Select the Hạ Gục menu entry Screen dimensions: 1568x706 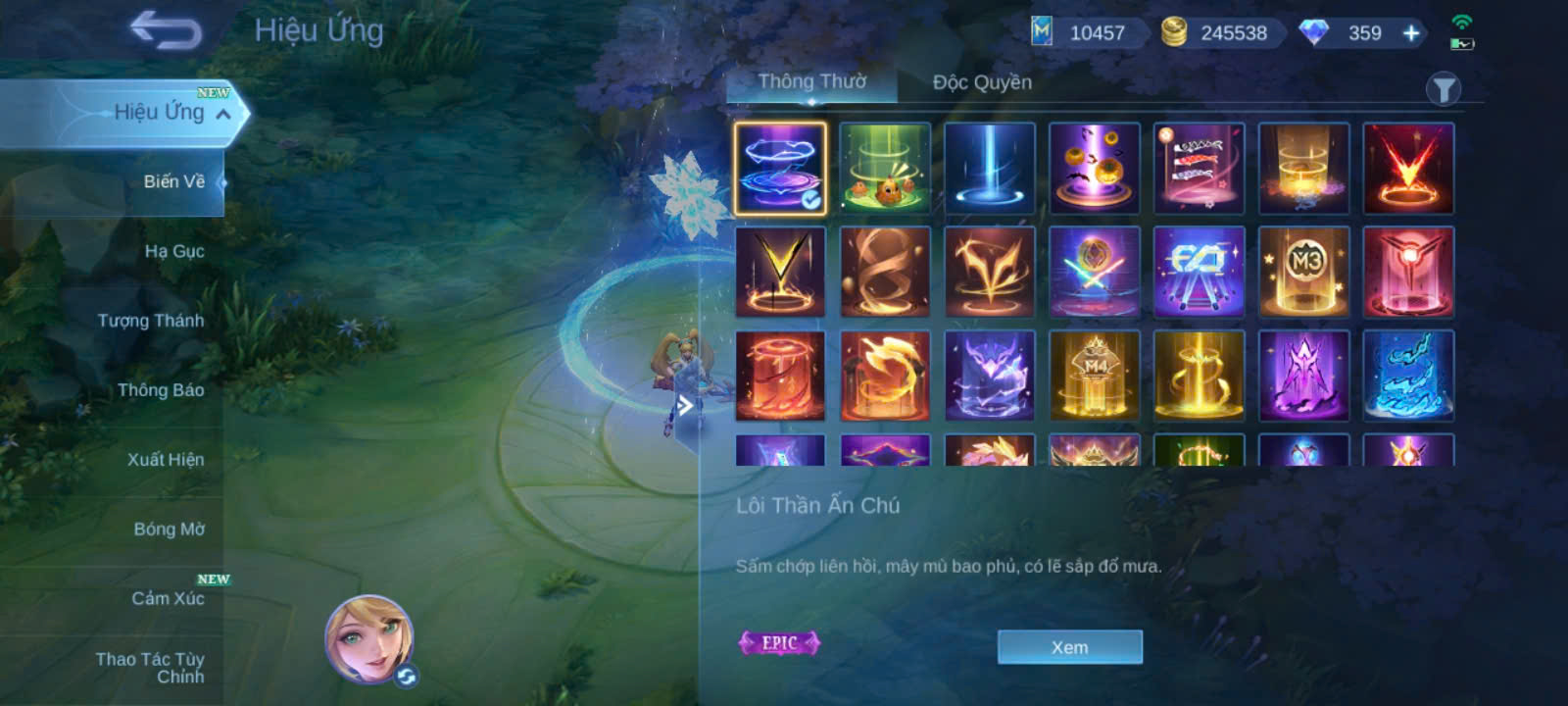(x=173, y=251)
